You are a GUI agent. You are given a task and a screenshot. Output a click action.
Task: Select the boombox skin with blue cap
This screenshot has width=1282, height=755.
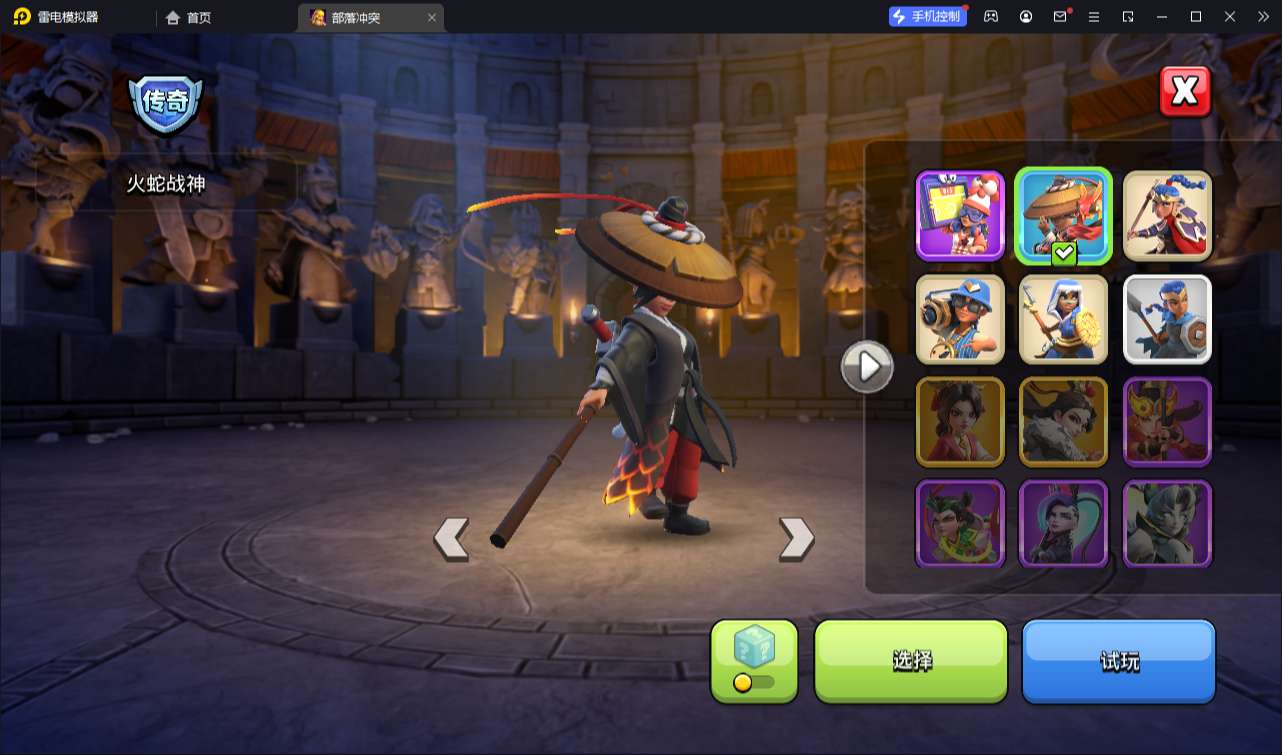(x=960, y=319)
